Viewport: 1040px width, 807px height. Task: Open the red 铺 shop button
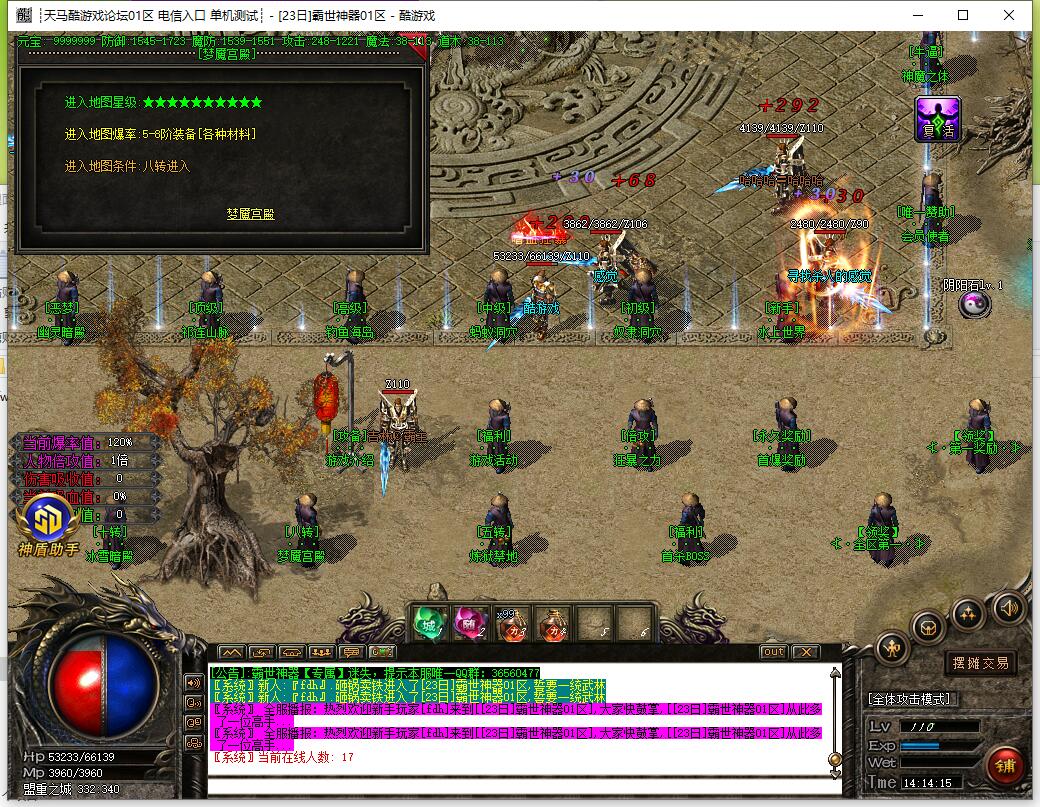pyautogui.click(x=1003, y=766)
